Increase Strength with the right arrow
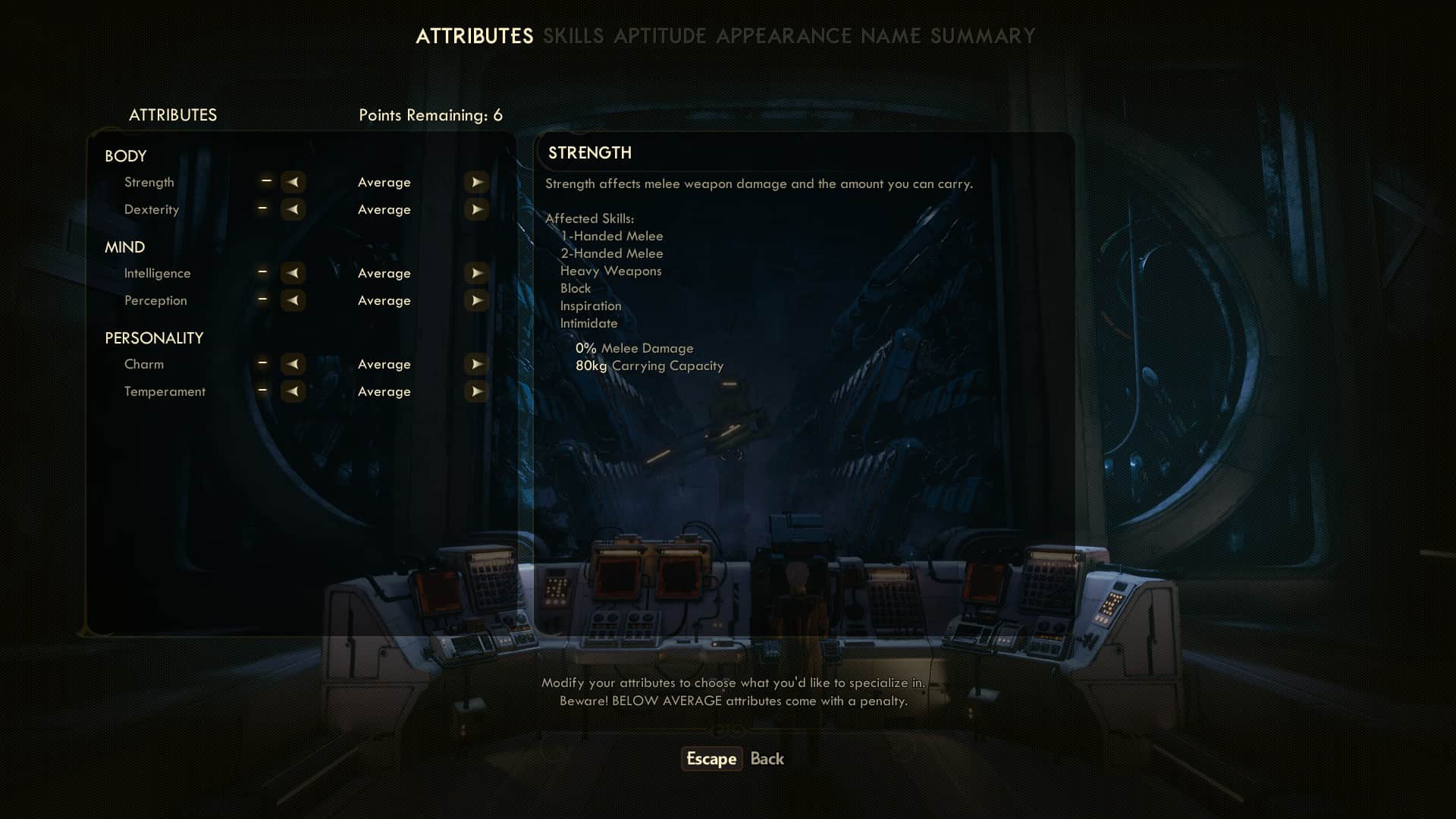The width and height of the screenshot is (1456, 819). (476, 182)
